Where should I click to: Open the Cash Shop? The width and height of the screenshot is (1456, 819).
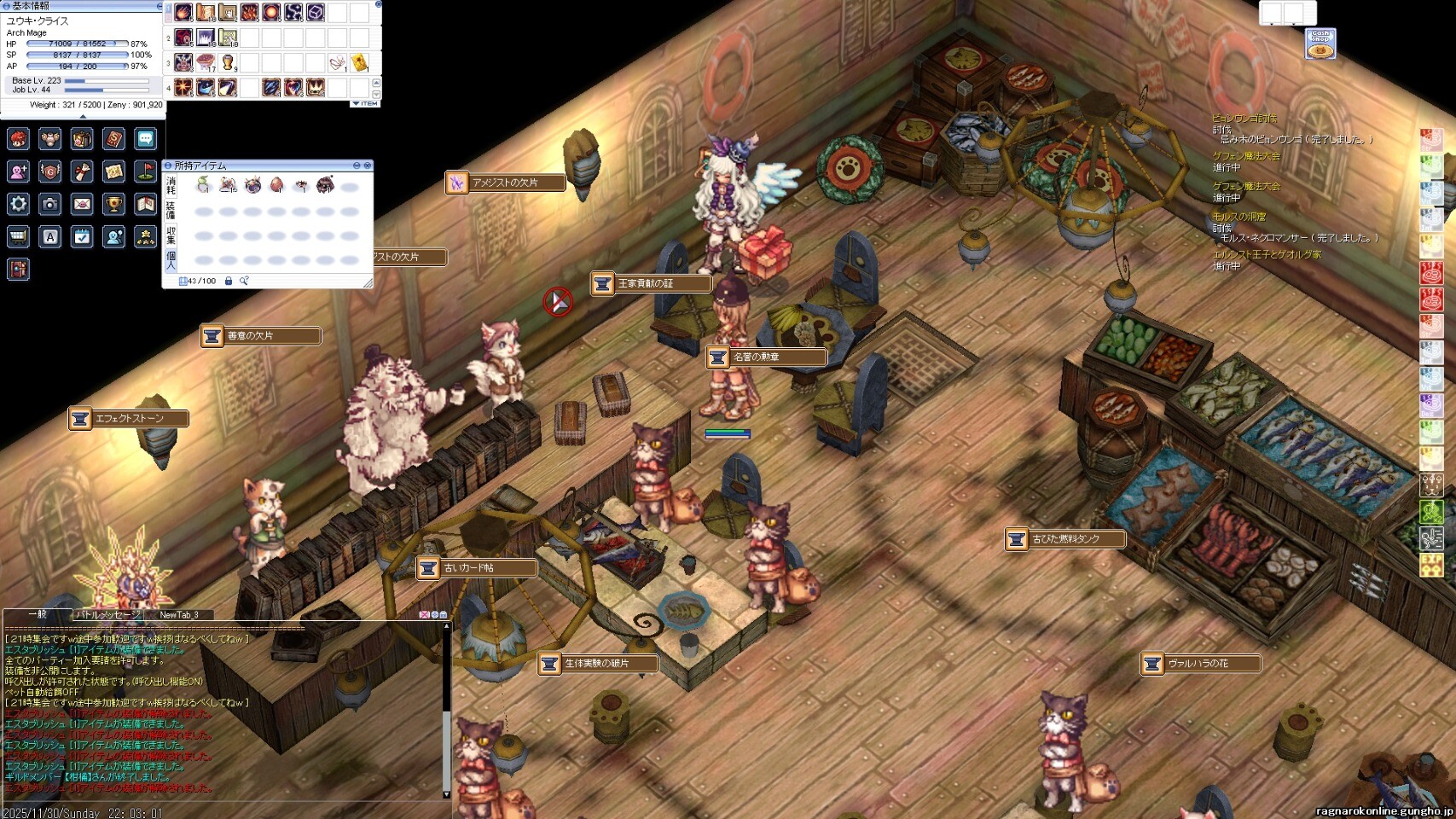(x=1320, y=44)
